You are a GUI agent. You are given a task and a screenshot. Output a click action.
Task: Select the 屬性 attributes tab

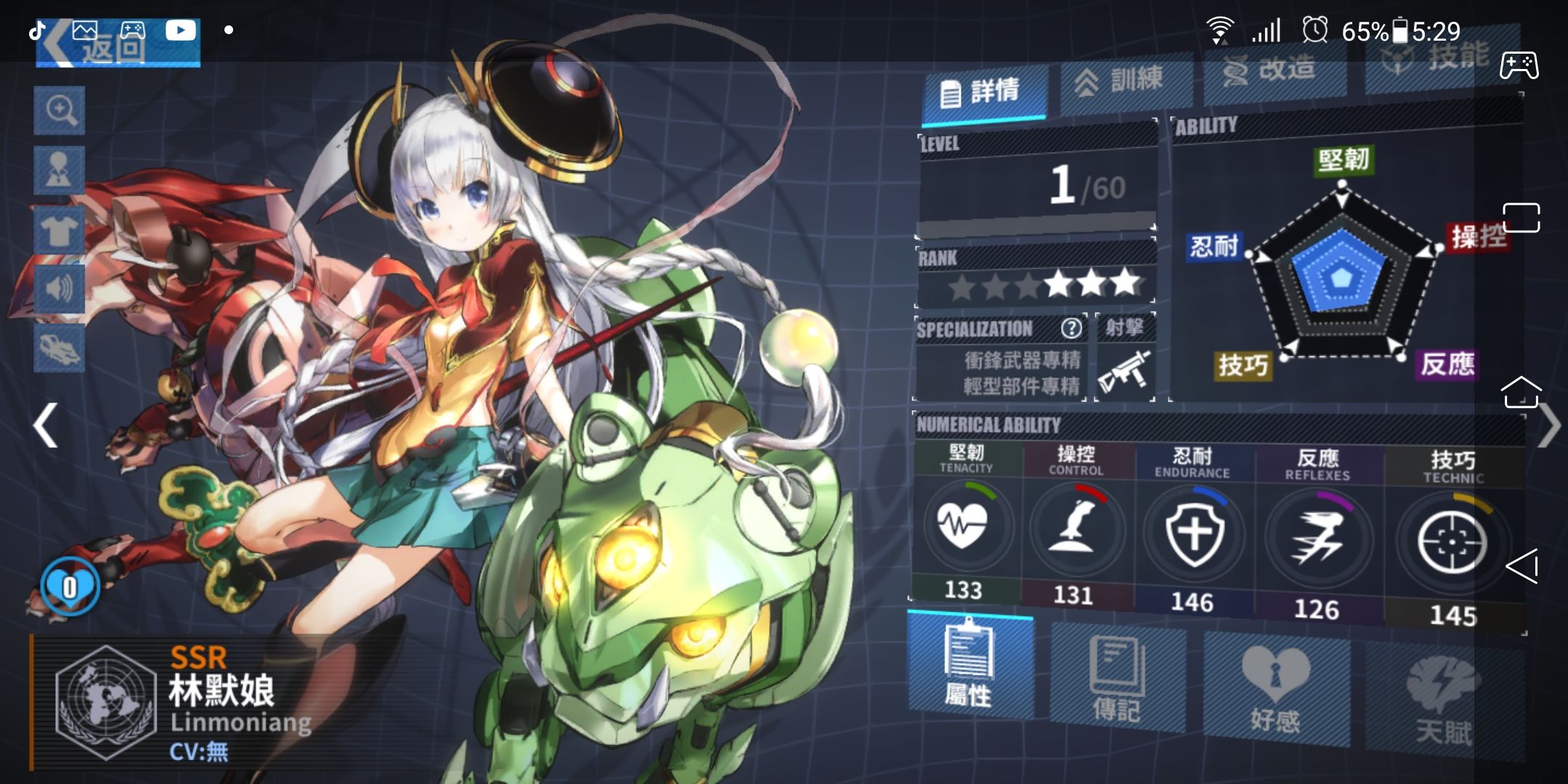click(969, 666)
